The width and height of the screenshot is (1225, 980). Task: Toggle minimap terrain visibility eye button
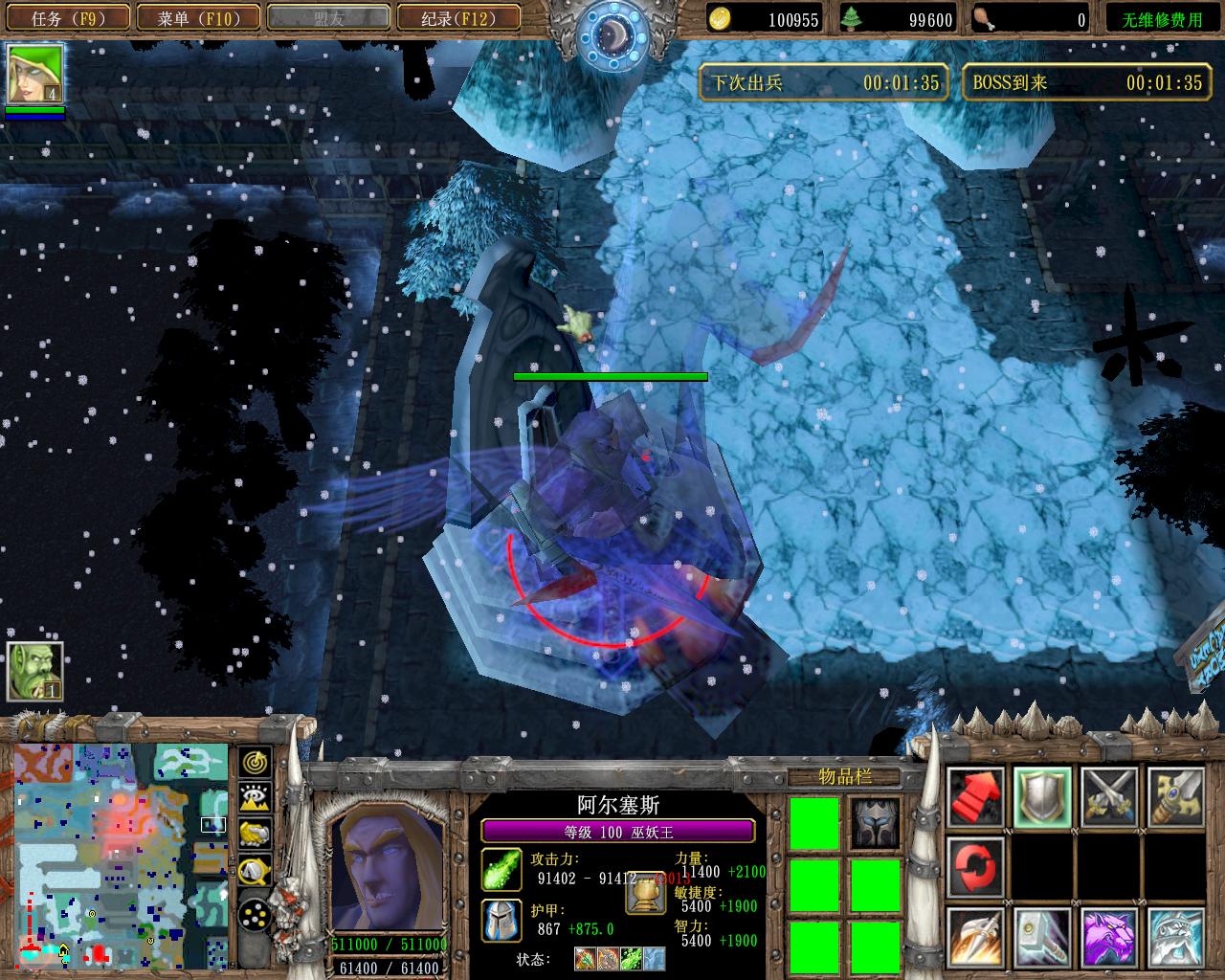(x=255, y=798)
